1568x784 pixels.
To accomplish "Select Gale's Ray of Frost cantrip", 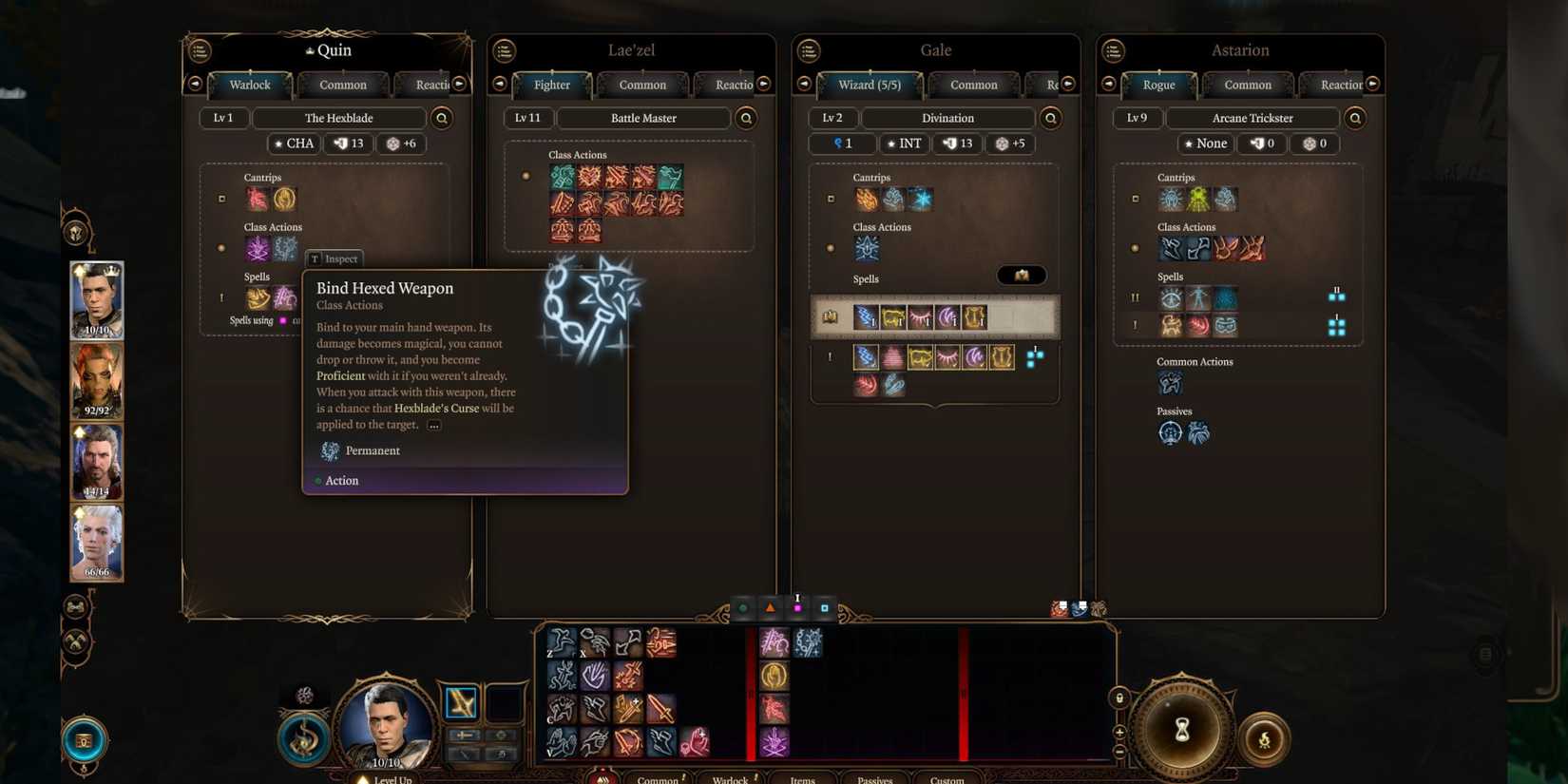I will [920, 199].
